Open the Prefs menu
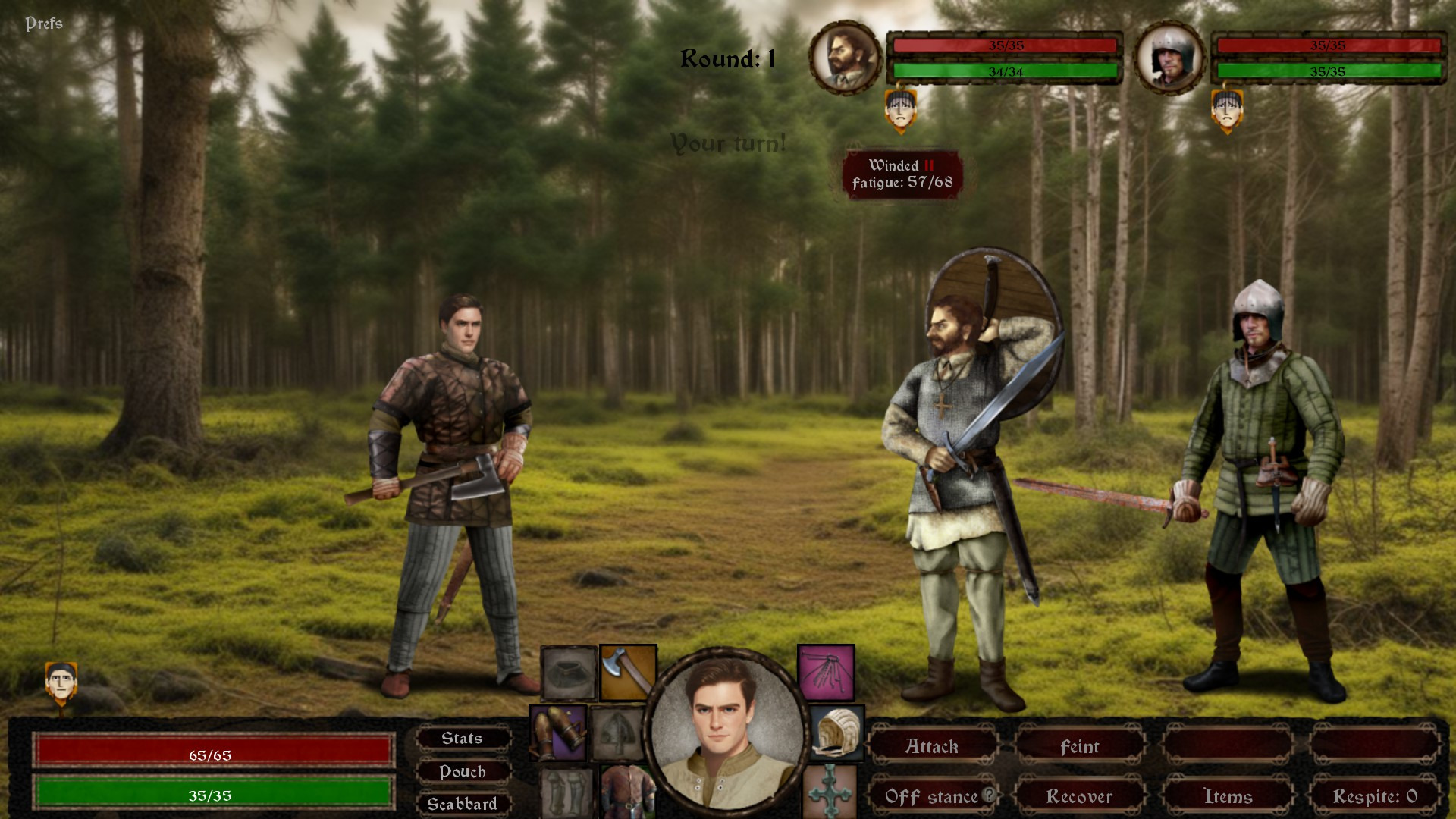Viewport: 1456px width, 819px height. coord(44,24)
